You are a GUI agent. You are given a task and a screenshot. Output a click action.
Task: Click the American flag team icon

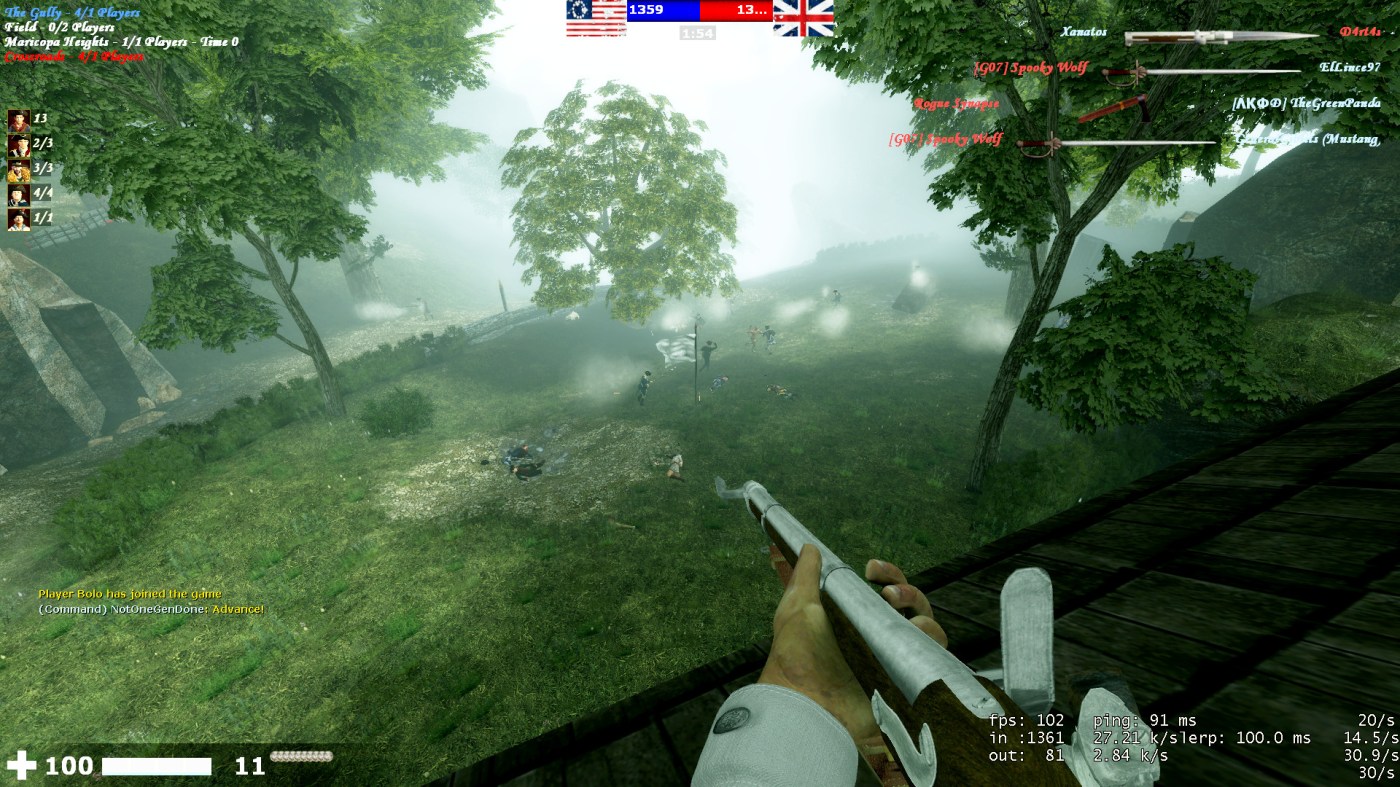coord(596,17)
